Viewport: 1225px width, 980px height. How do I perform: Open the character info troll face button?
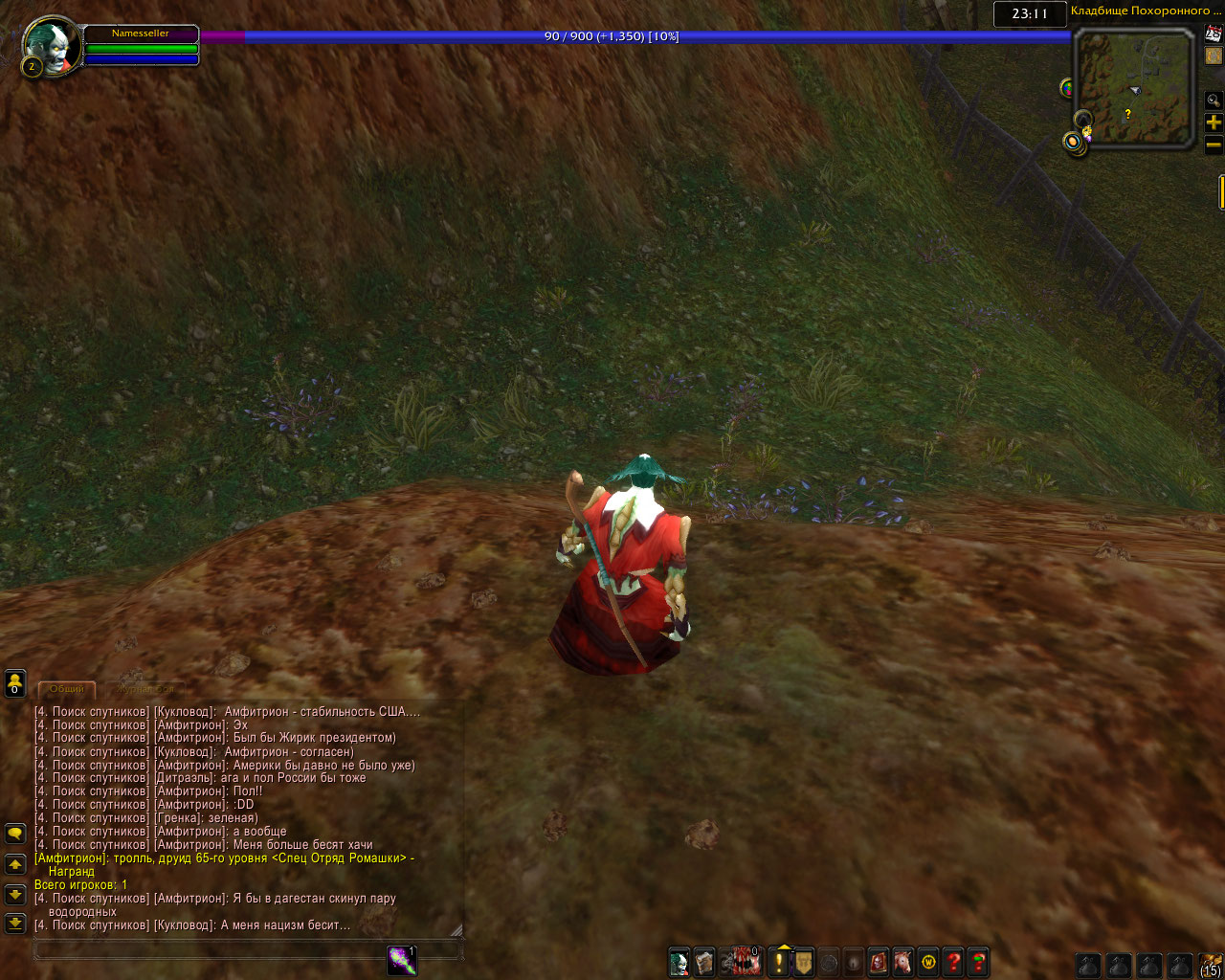point(679,962)
